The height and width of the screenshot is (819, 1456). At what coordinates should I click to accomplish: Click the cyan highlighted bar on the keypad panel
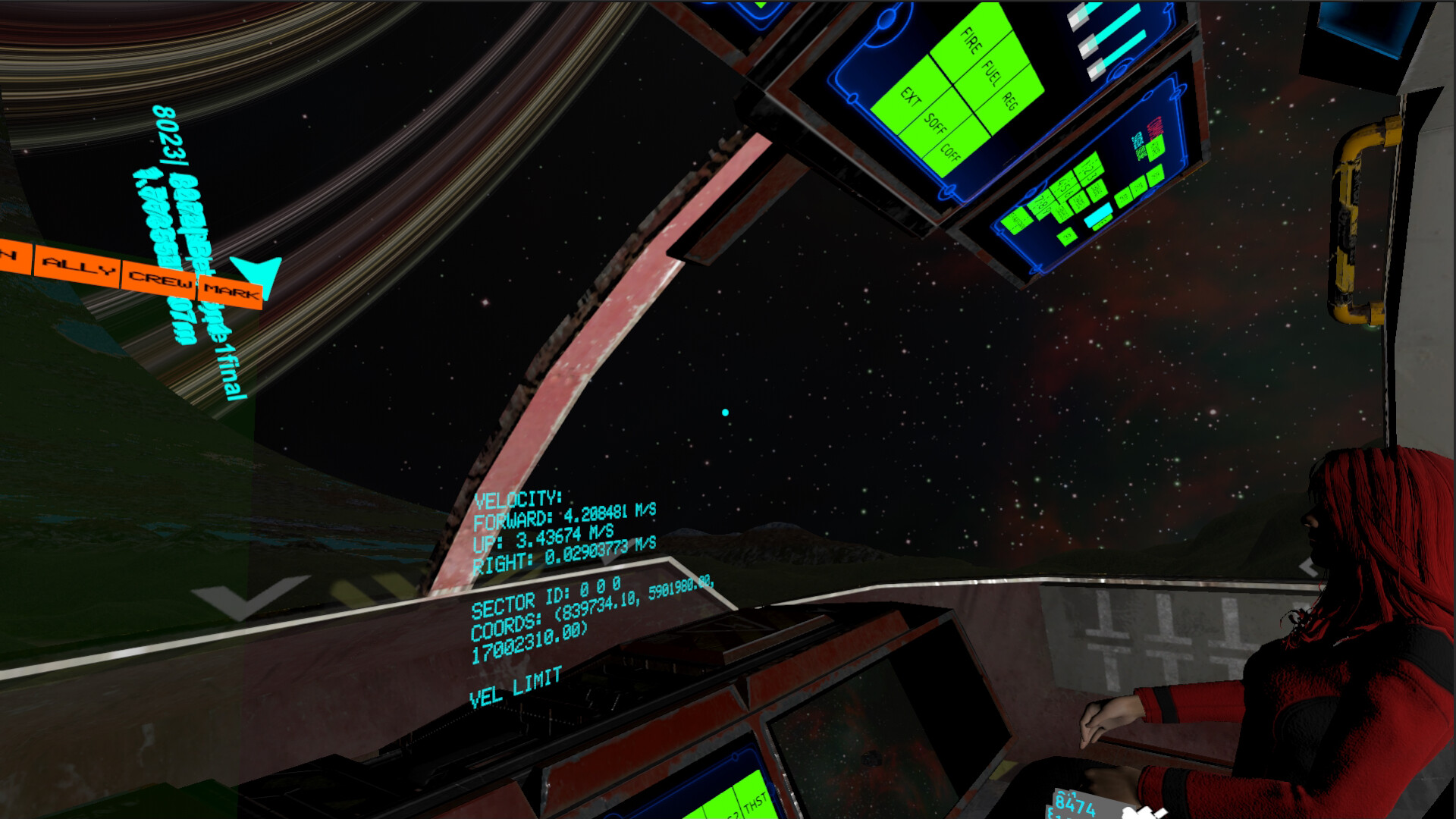coord(1099,214)
